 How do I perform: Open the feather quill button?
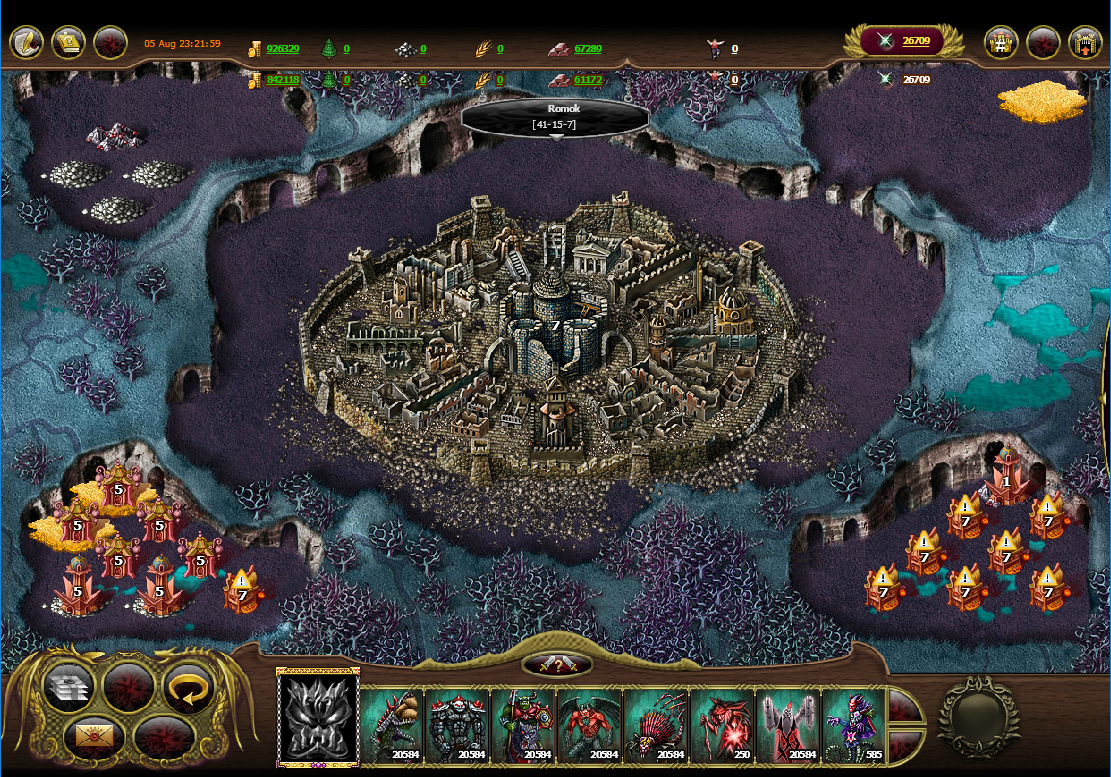27,43
